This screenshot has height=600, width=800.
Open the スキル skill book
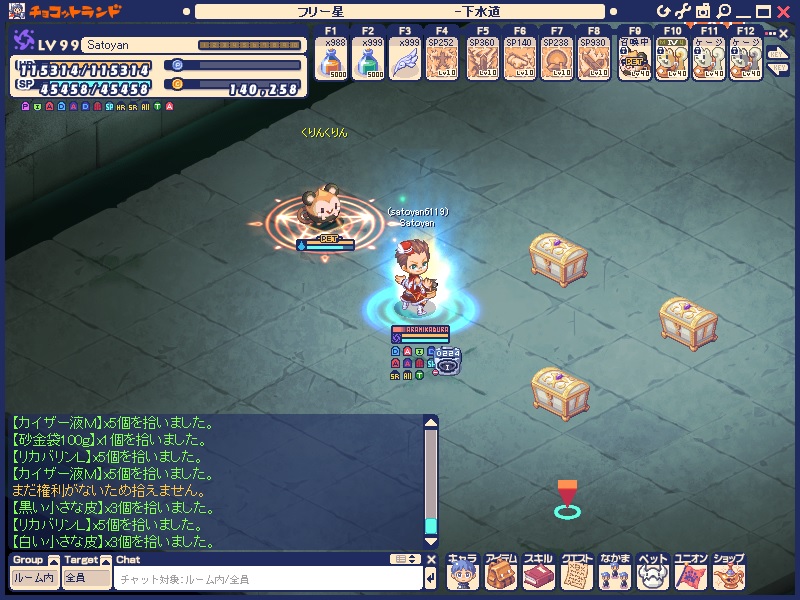point(538,573)
